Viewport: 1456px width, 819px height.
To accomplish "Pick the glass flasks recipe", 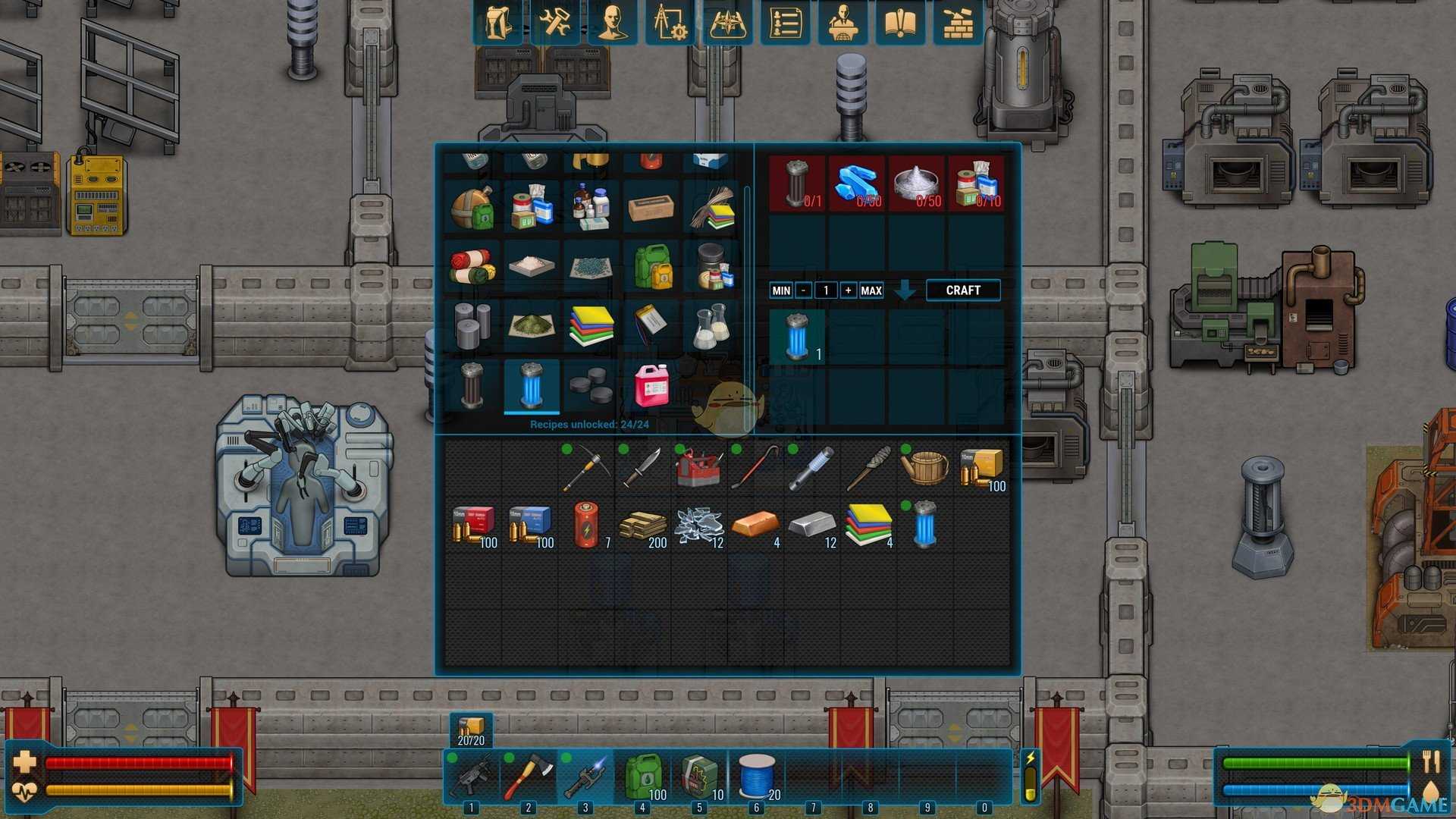I will click(711, 325).
